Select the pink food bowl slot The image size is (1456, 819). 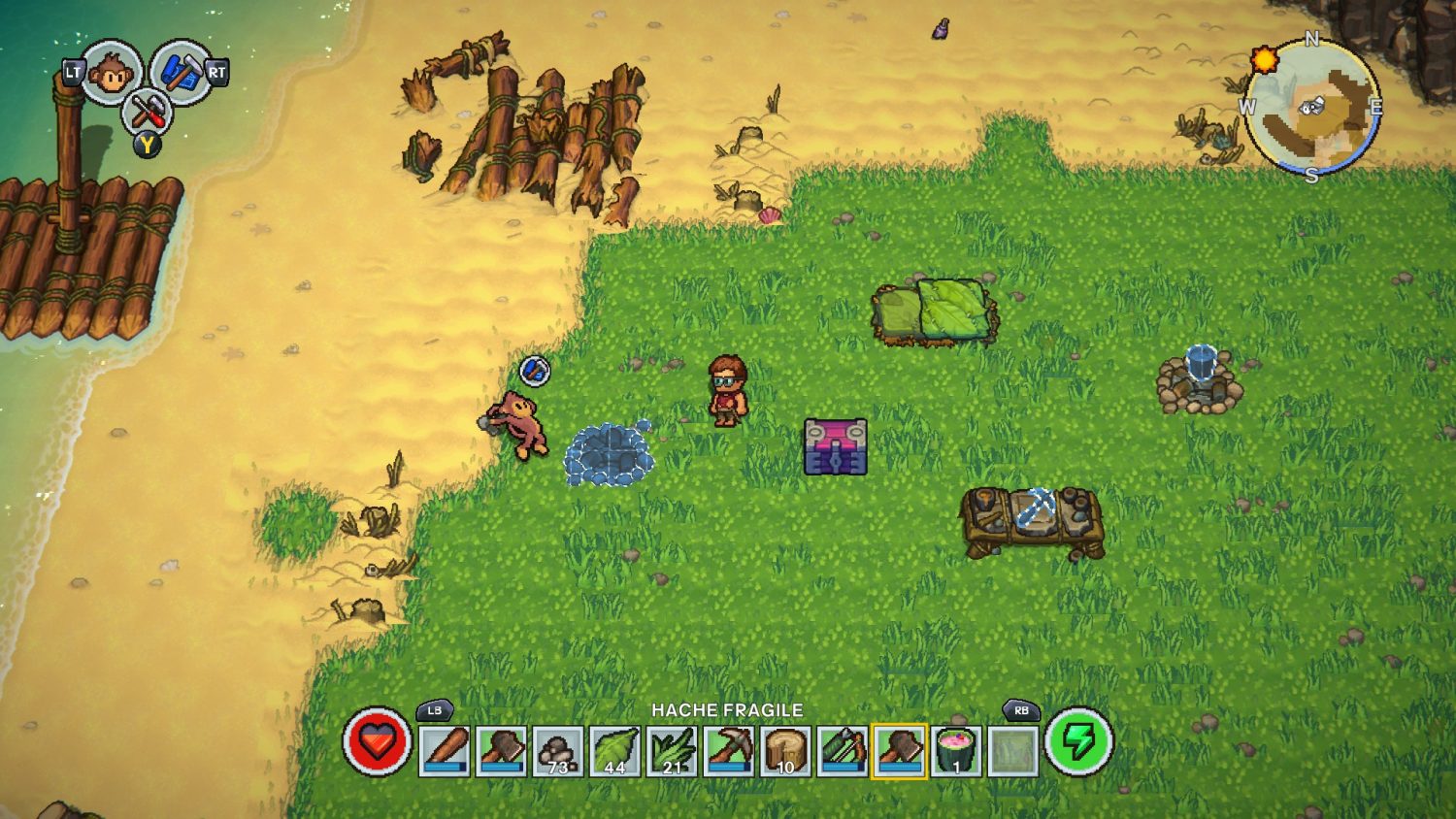(956, 750)
